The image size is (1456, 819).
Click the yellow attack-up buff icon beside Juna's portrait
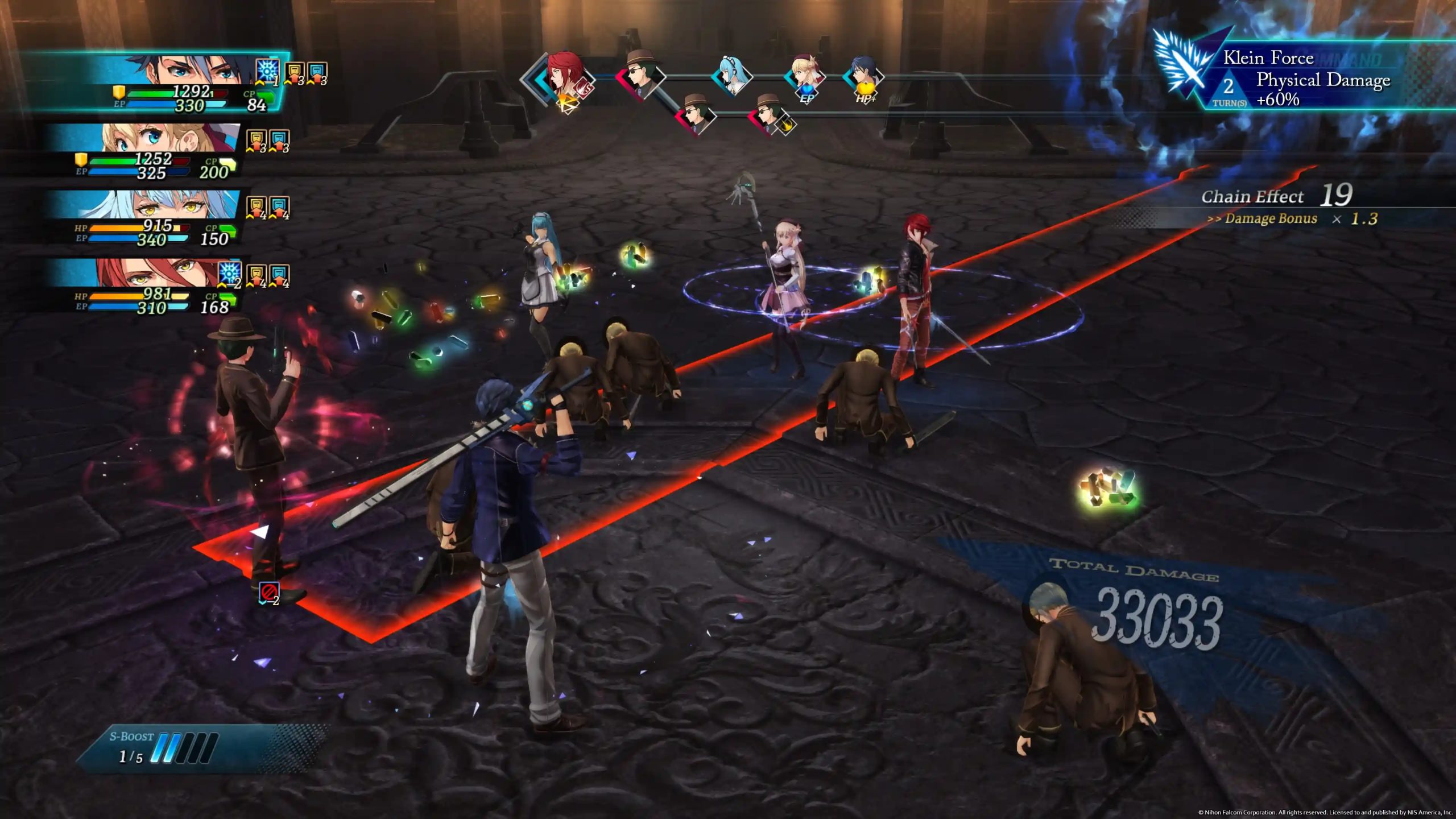point(258,139)
